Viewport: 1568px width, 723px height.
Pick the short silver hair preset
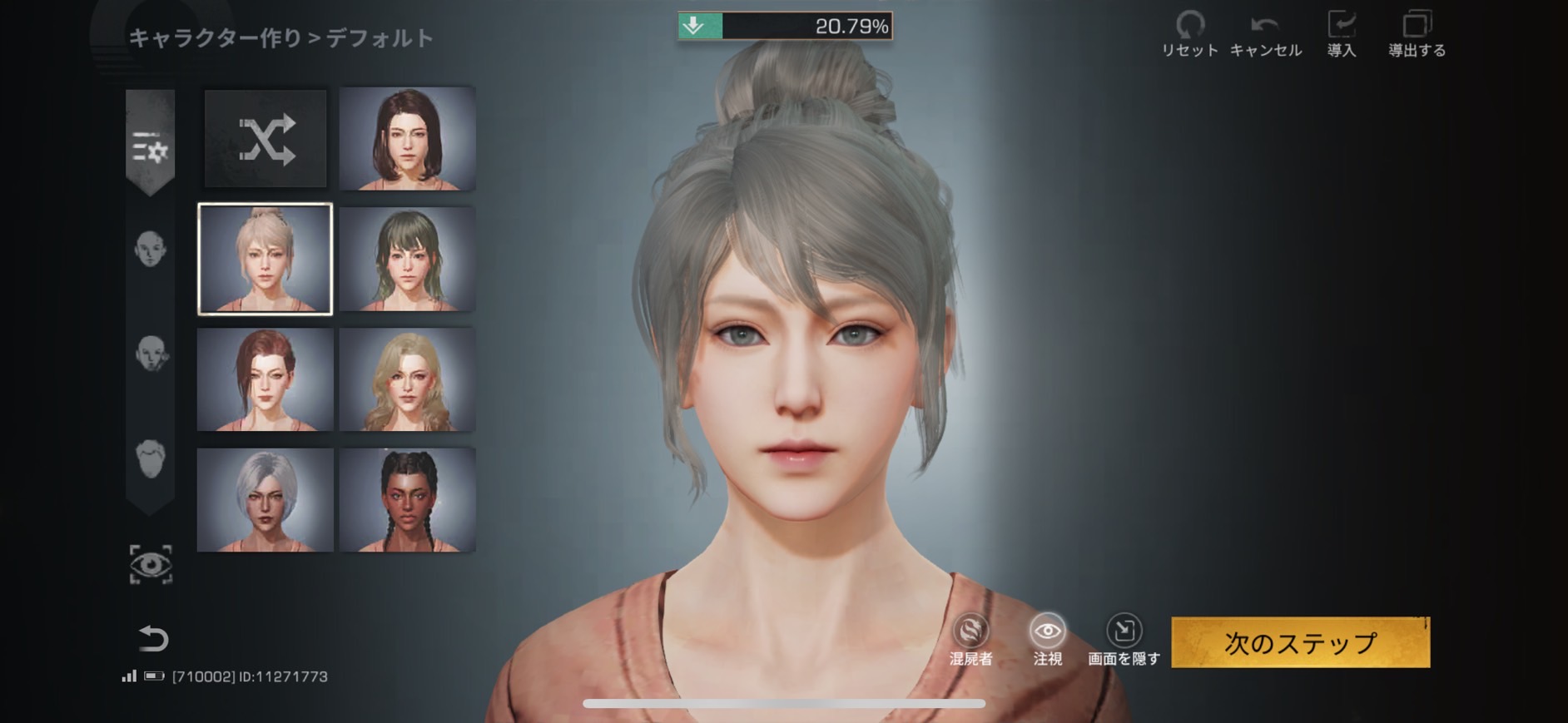pos(265,500)
